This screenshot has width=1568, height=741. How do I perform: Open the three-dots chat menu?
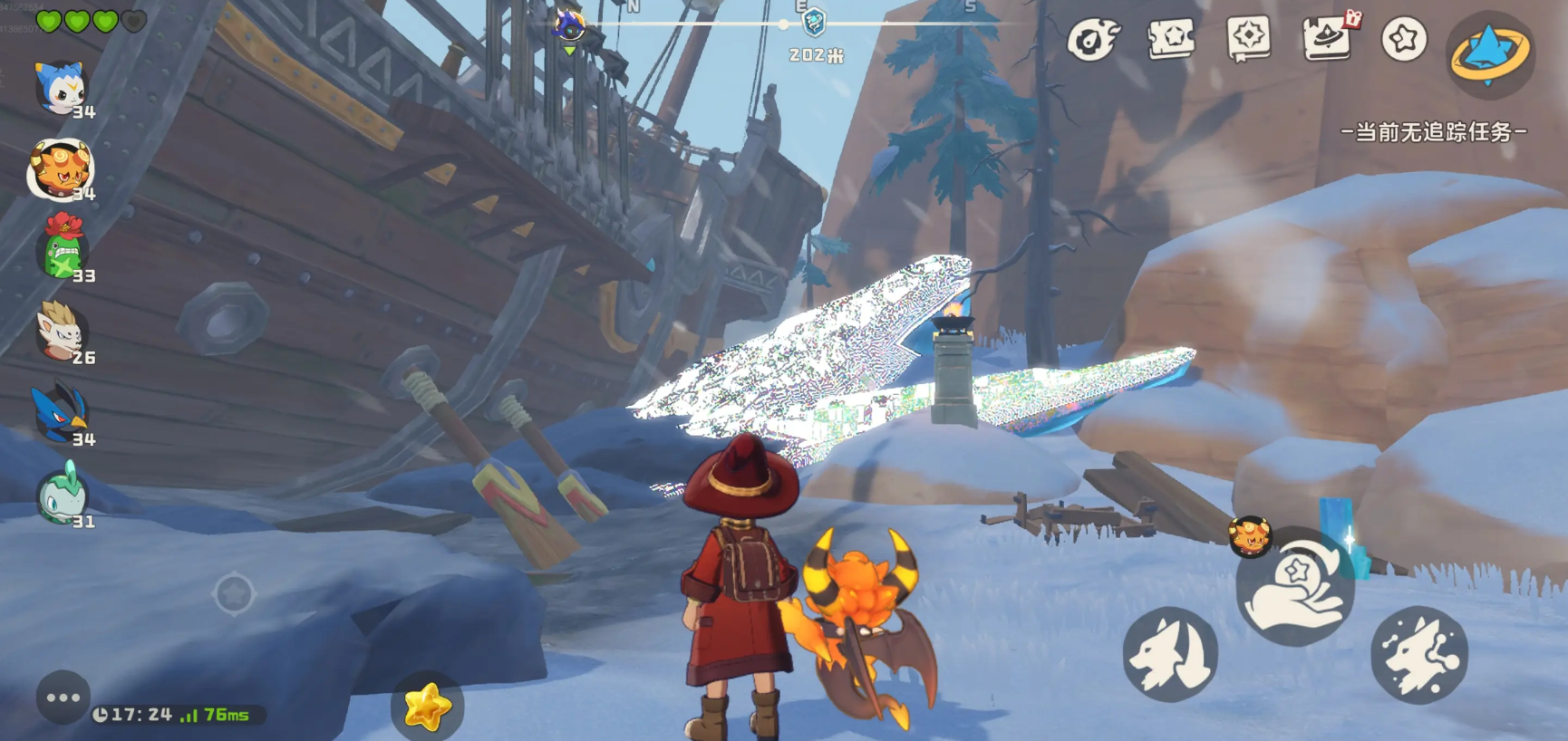point(63,698)
